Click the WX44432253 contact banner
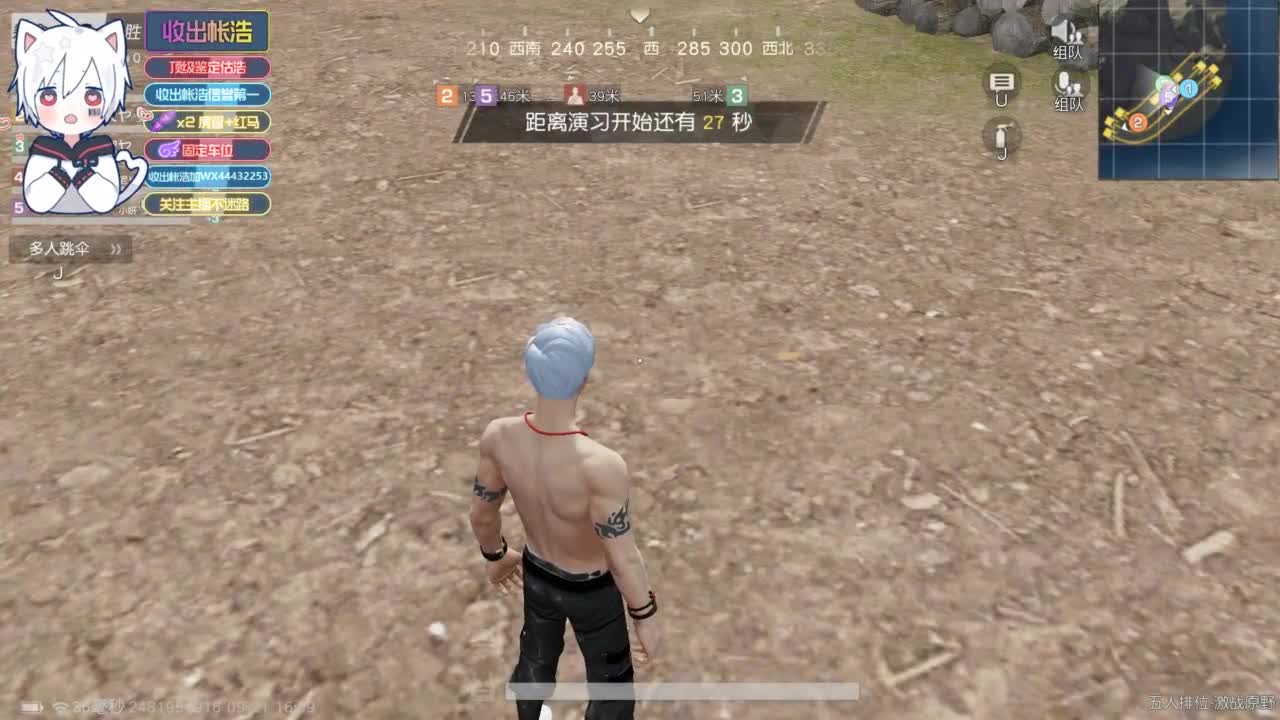Image resolution: width=1280 pixels, height=720 pixels. (207, 177)
